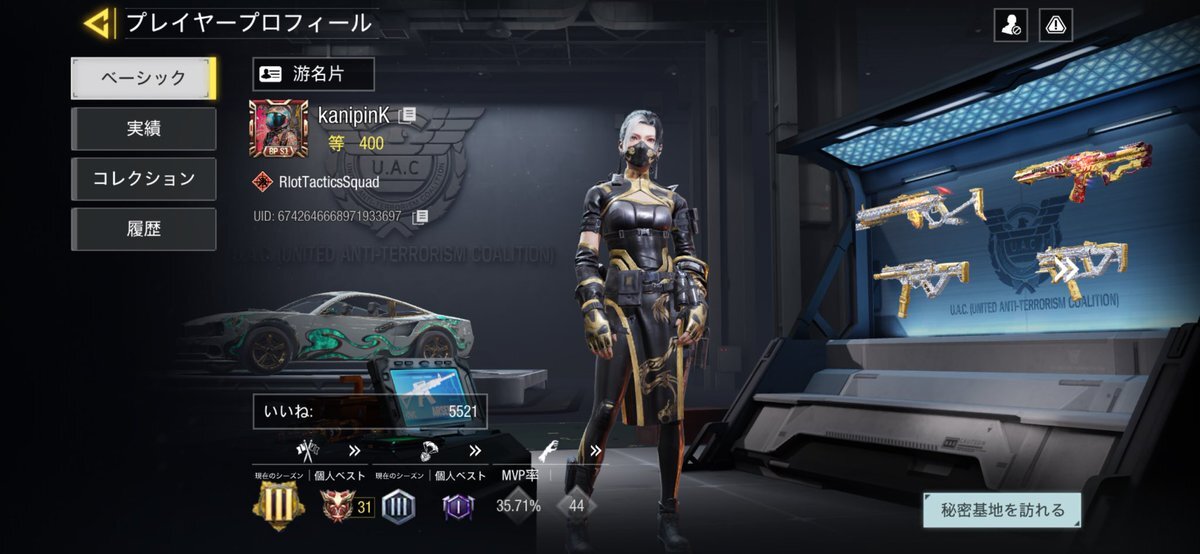Open the 游名片 player card button

click(x=313, y=74)
